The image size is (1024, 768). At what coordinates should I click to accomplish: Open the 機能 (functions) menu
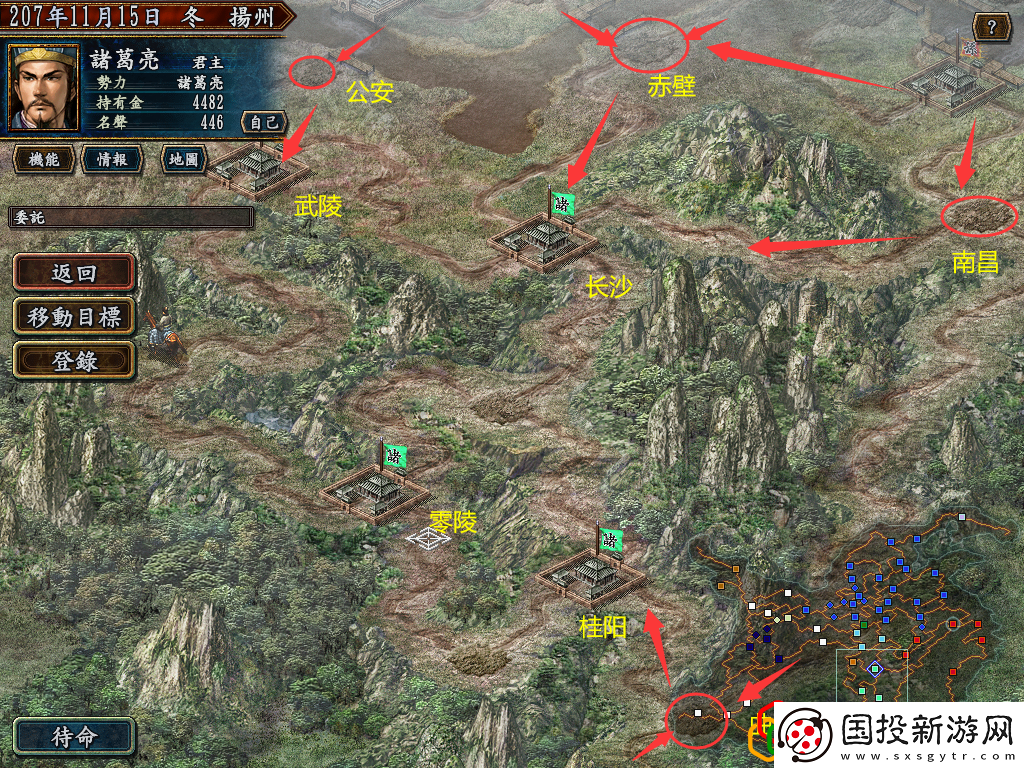(43, 159)
